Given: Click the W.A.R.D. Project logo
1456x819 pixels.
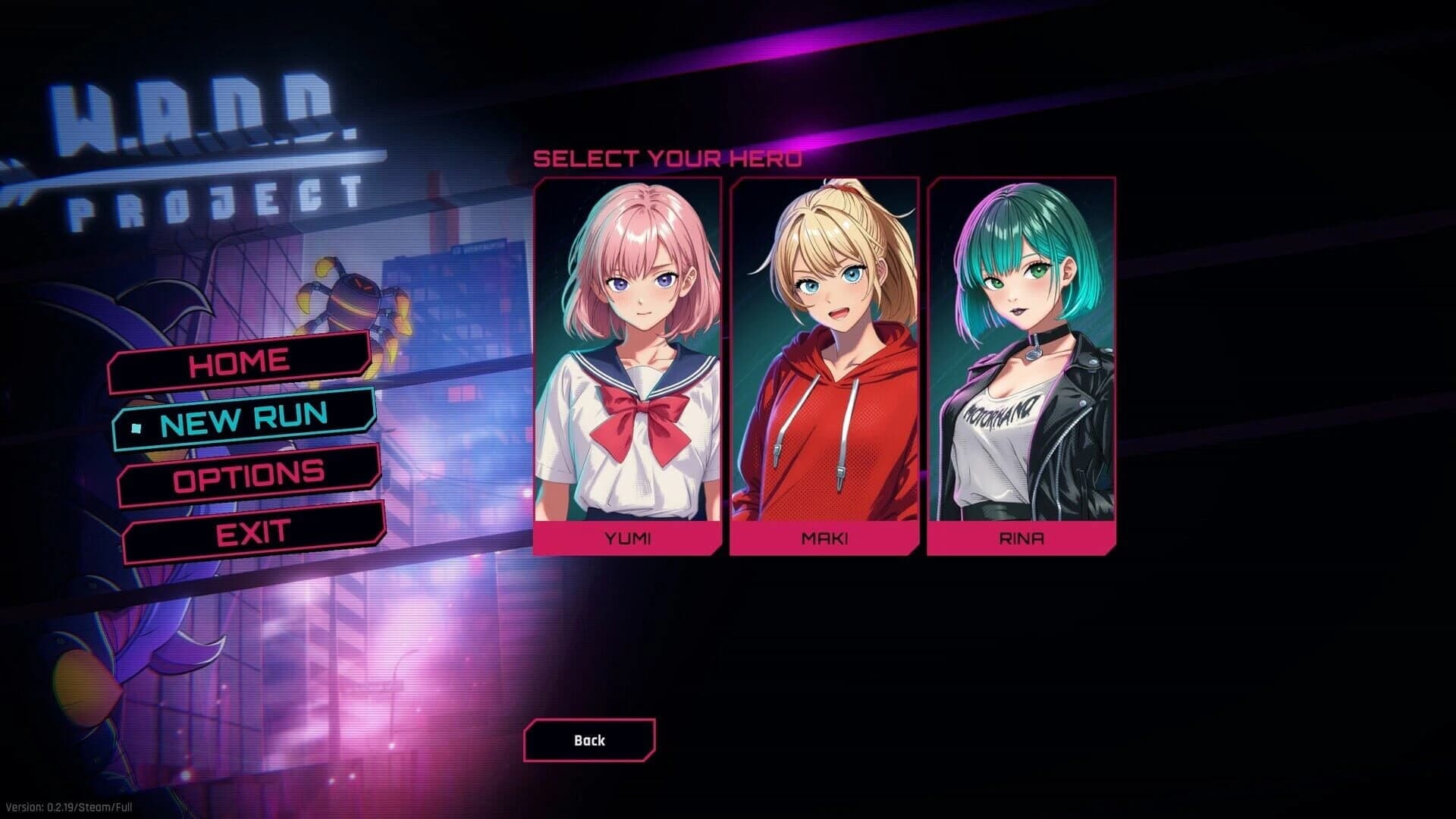Looking at the screenshot, I should [201, 136].
